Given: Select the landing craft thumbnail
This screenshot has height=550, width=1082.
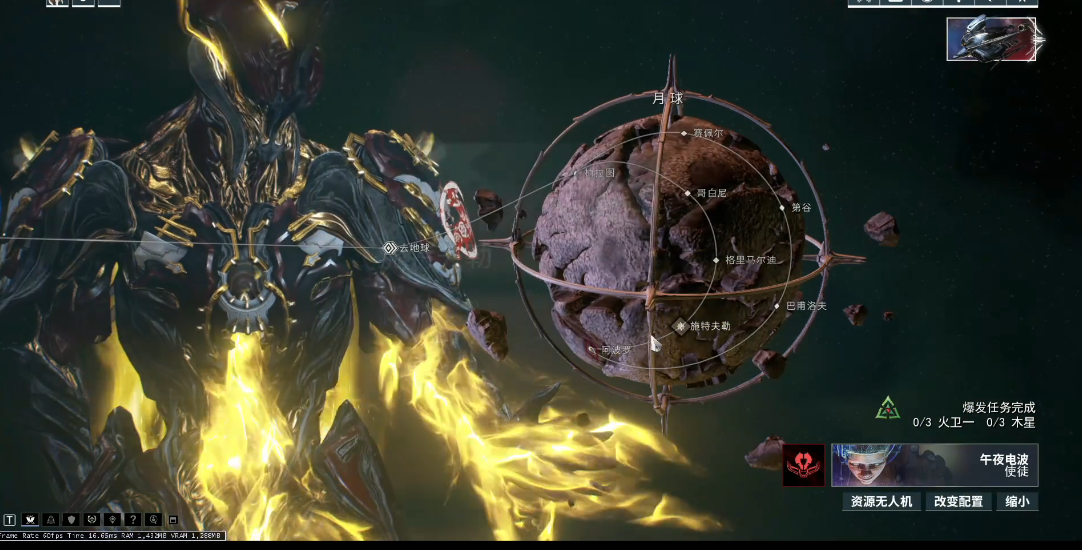Looking at the screenshot, I should click(x=991, y=39).
